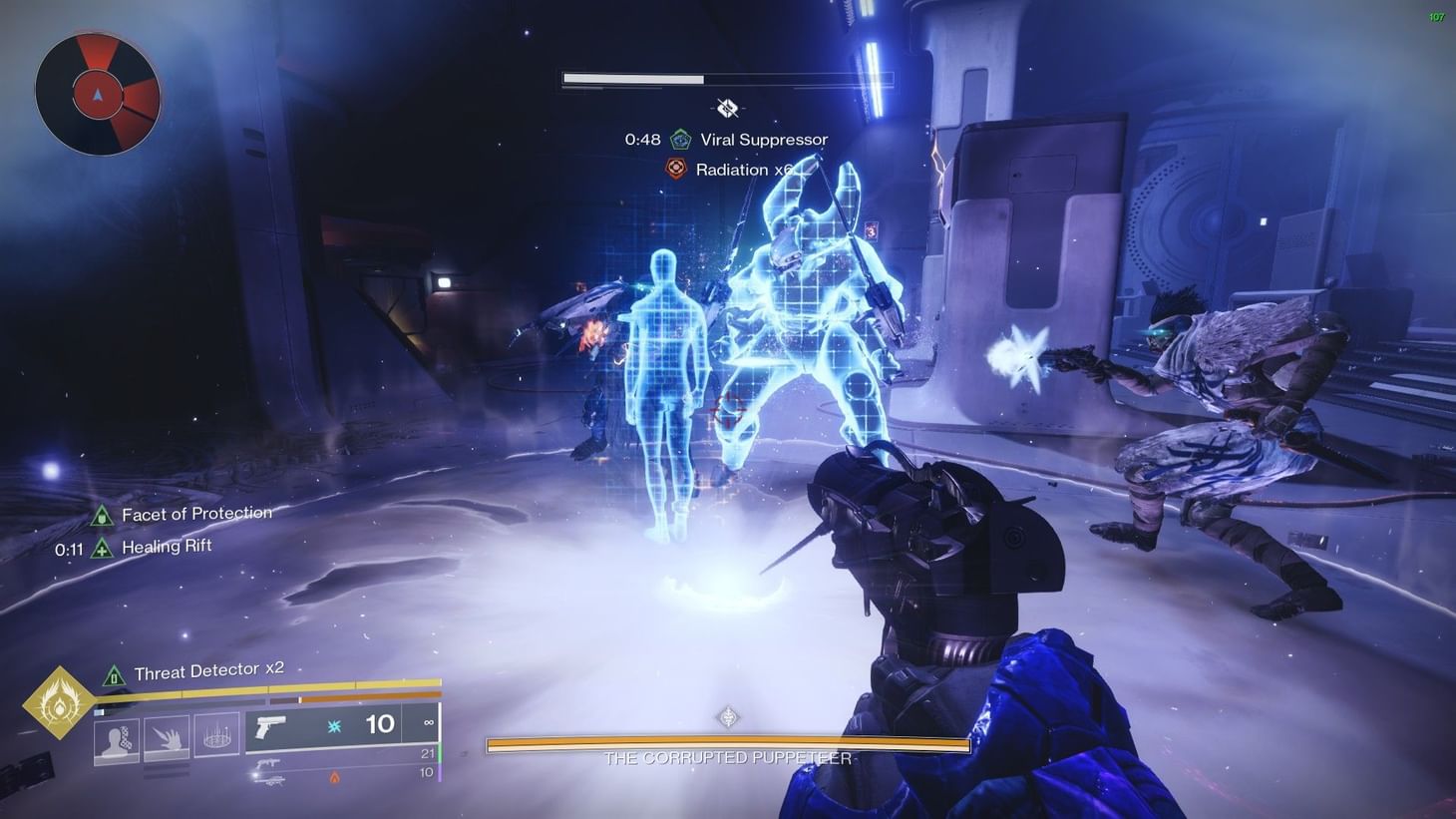Click the secondary SMG weapon icon
The height and width of the screenshot is (819, 1456).
point(268,763)
